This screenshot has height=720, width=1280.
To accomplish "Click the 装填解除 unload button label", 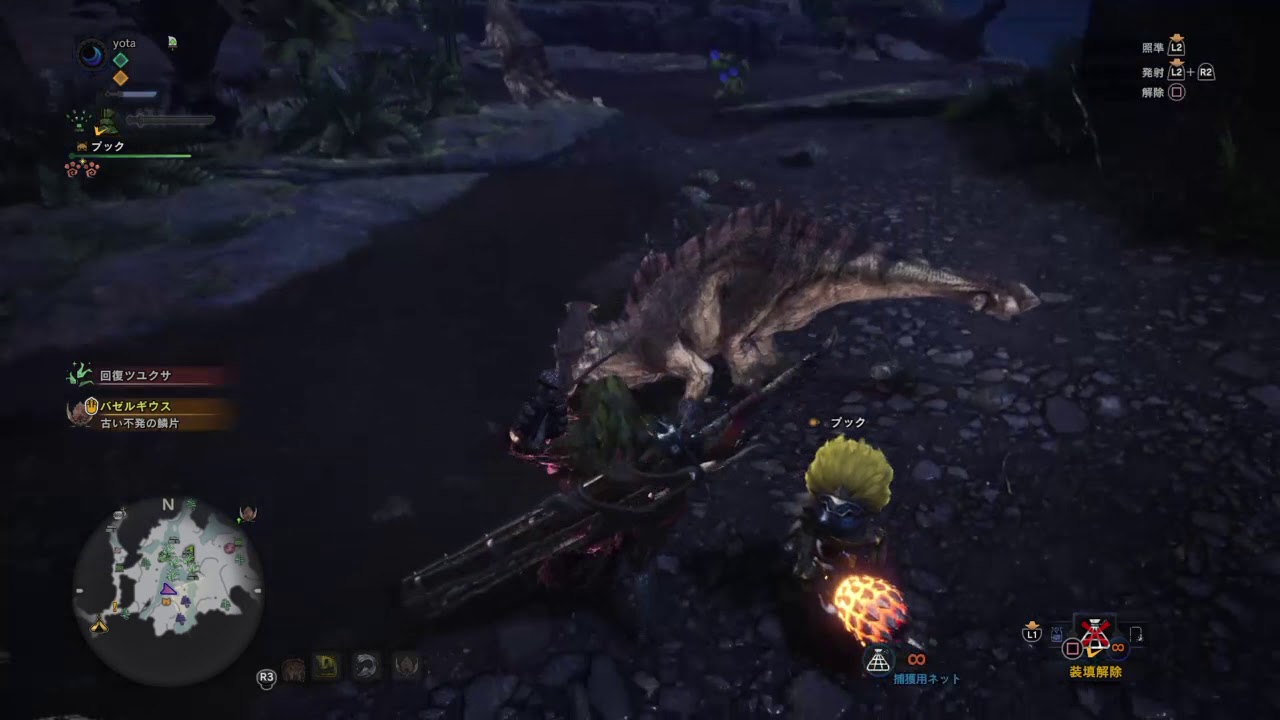I will 1097,671.
